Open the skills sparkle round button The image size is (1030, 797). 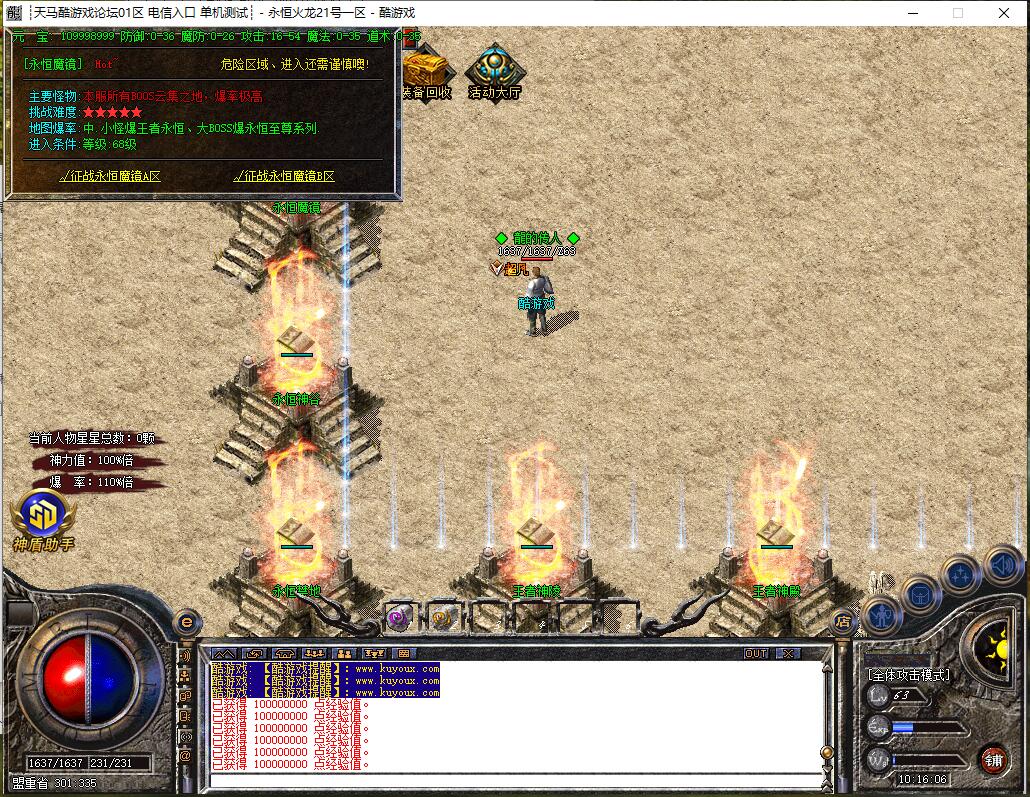coord(960,574)
